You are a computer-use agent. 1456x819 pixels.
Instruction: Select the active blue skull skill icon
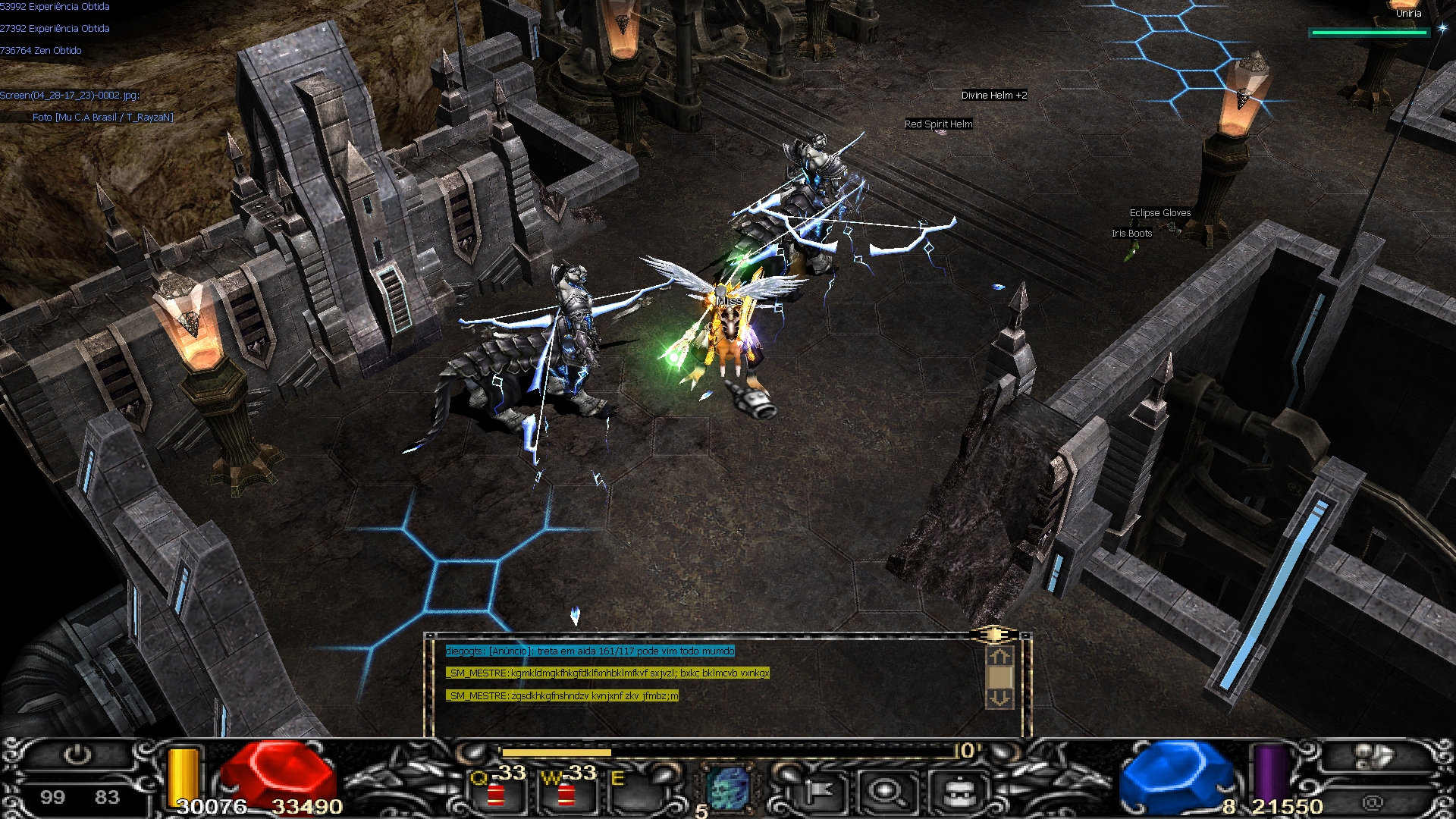[728, 789]
